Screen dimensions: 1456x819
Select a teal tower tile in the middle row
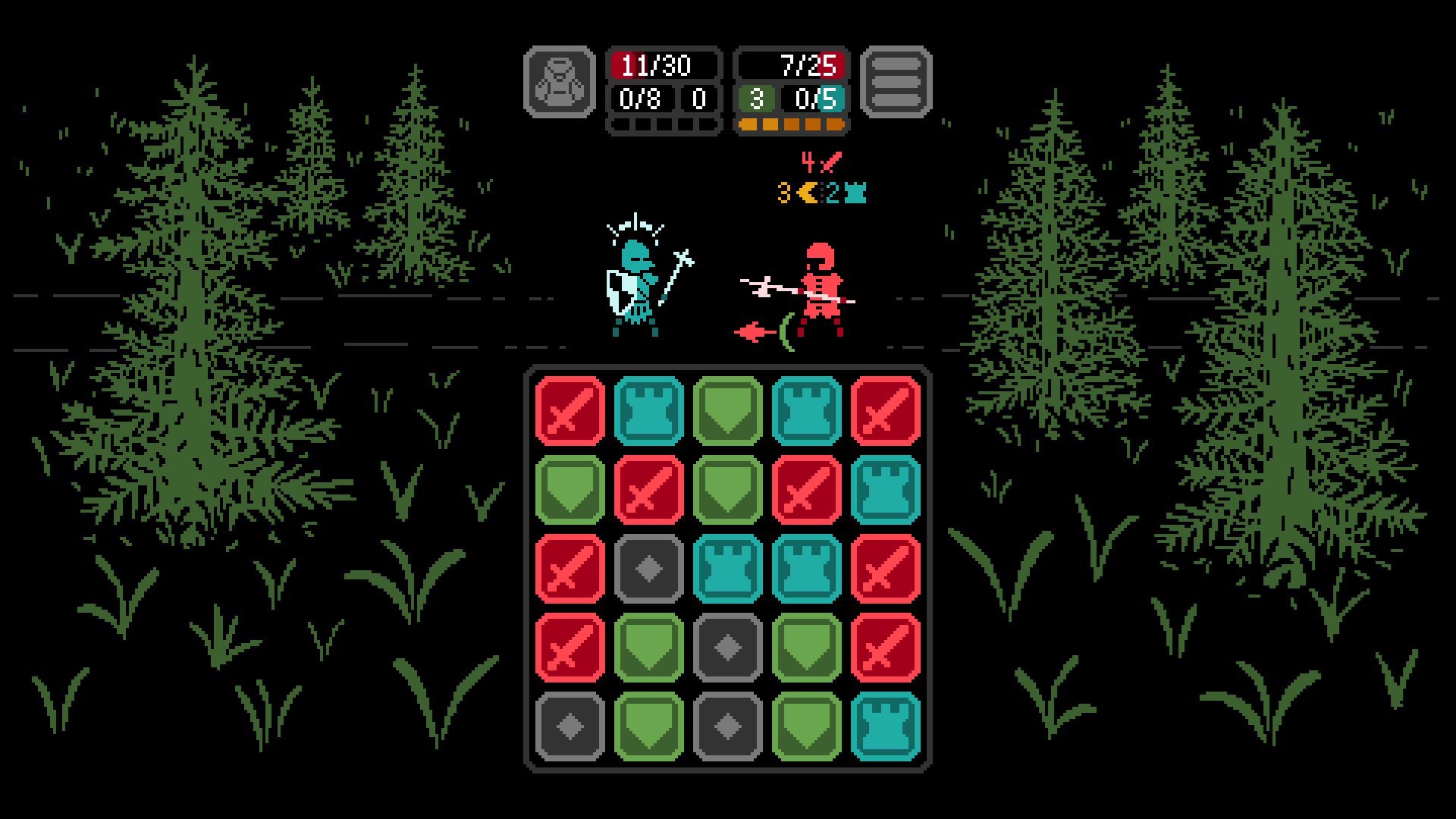tap(728, 566)
